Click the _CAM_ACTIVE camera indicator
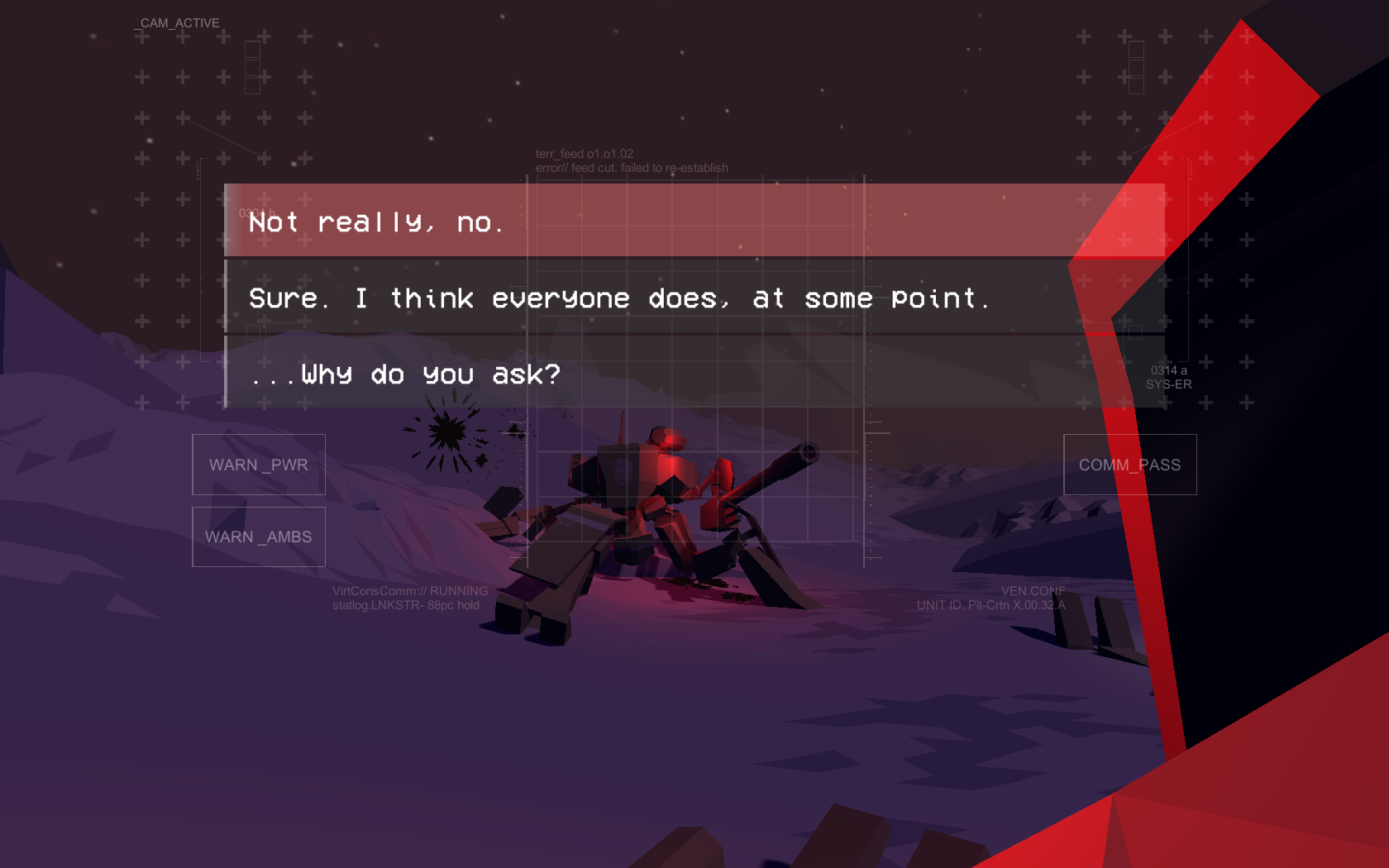The image size is (1389, 868). pyautogui.click(x=177, y=23)
